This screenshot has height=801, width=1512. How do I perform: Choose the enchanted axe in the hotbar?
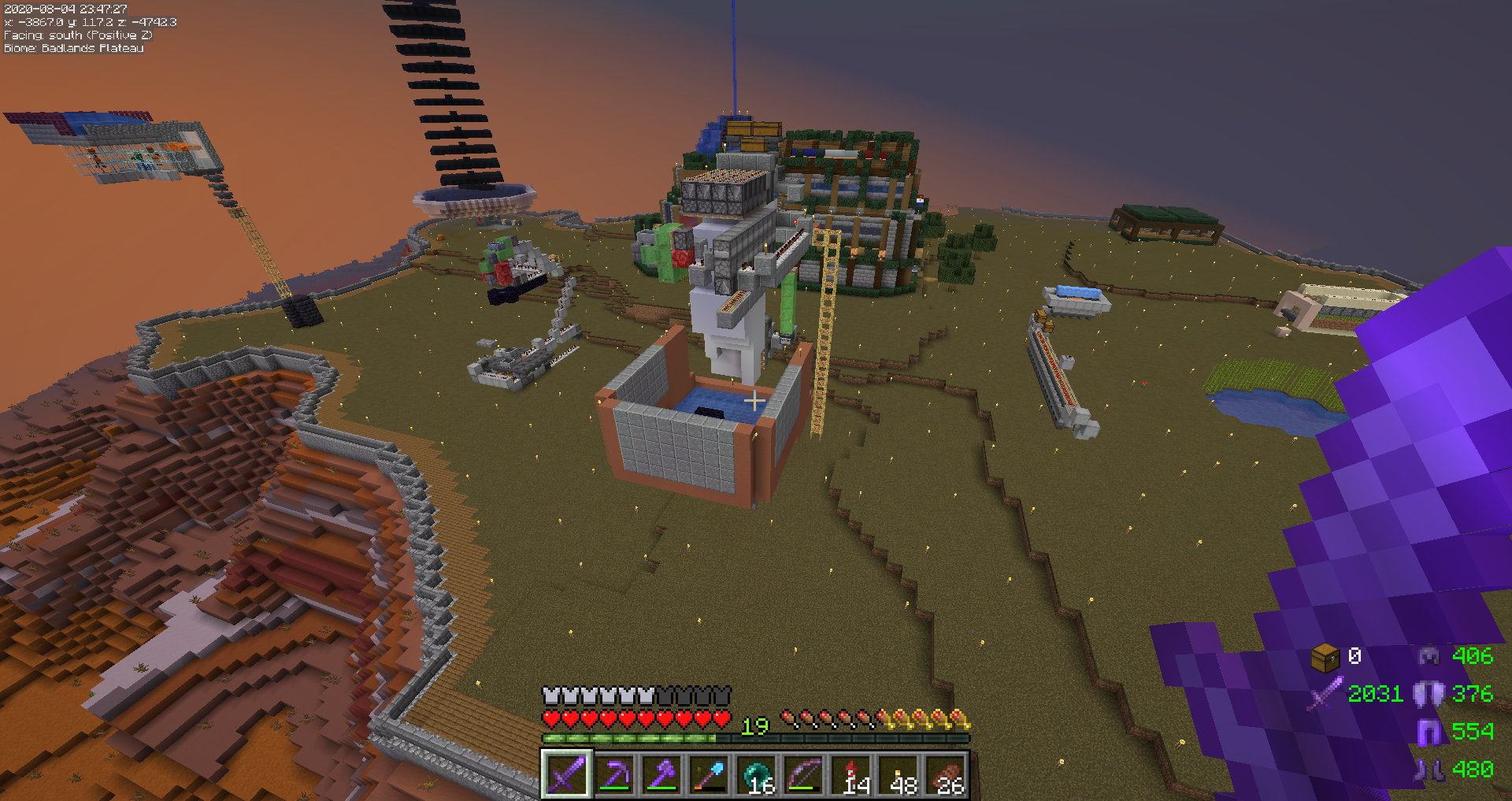(x=661, y=775)
